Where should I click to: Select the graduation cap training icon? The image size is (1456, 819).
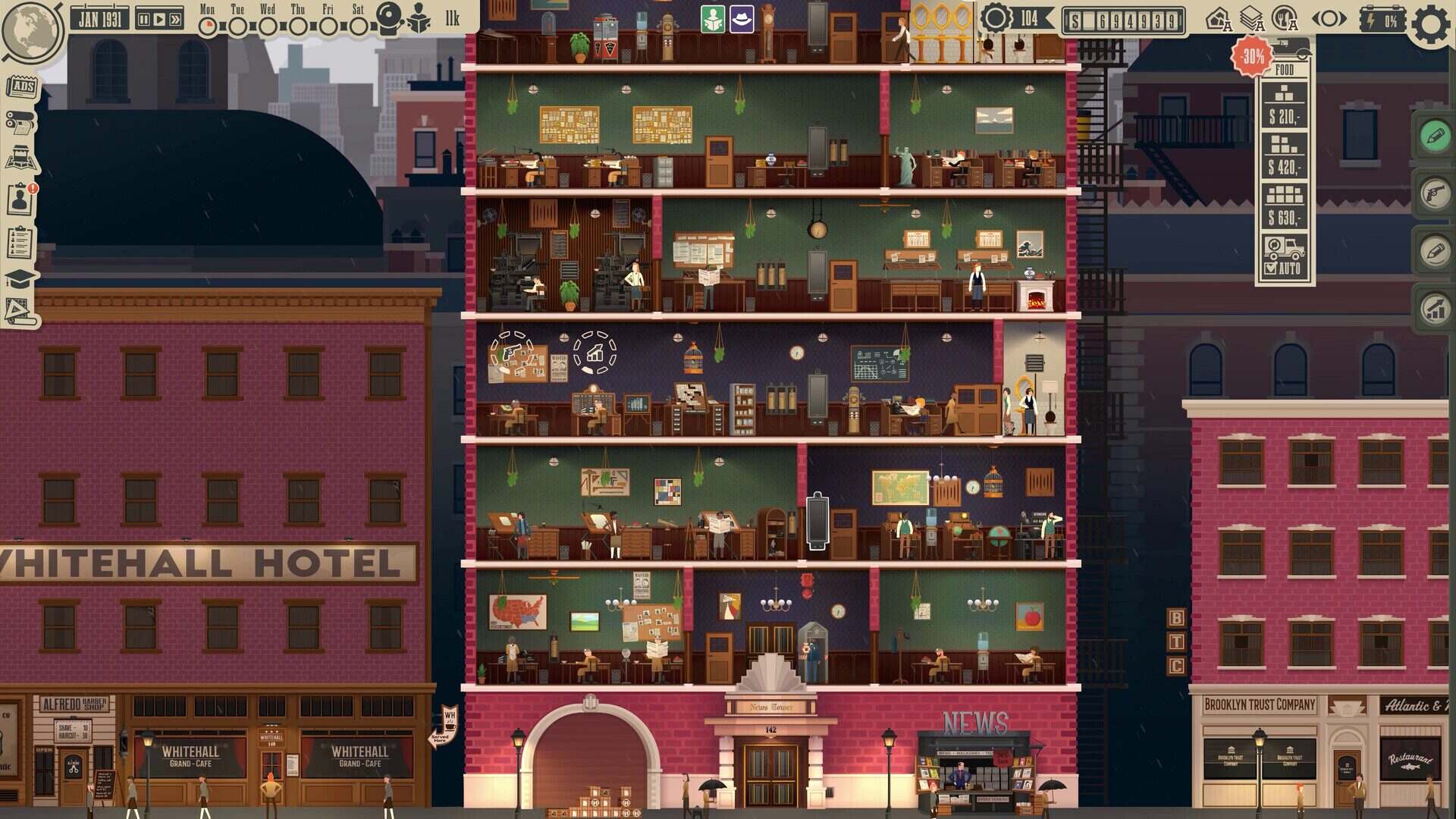(x=20, y=278)
